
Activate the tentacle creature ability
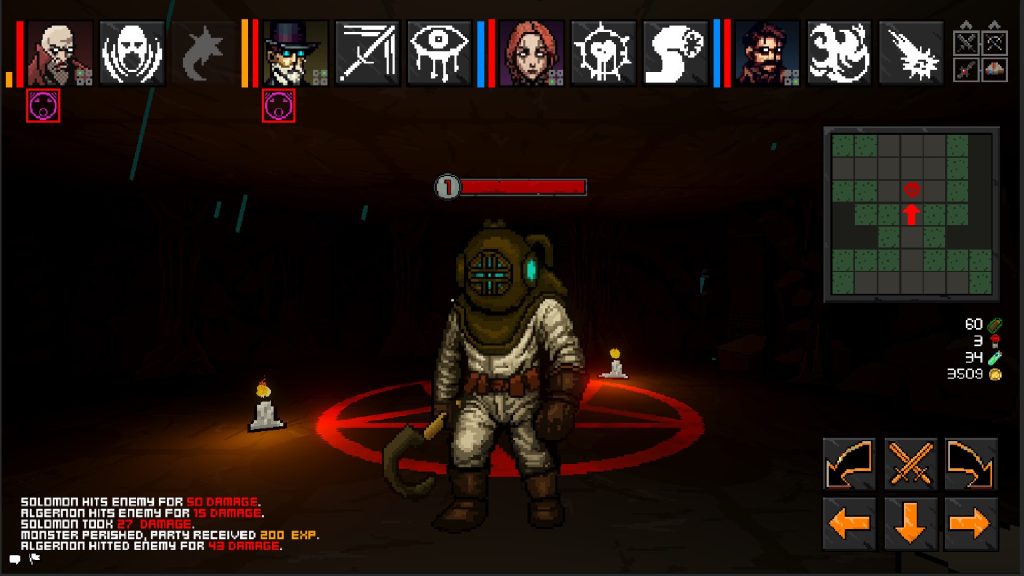[839, 53]
